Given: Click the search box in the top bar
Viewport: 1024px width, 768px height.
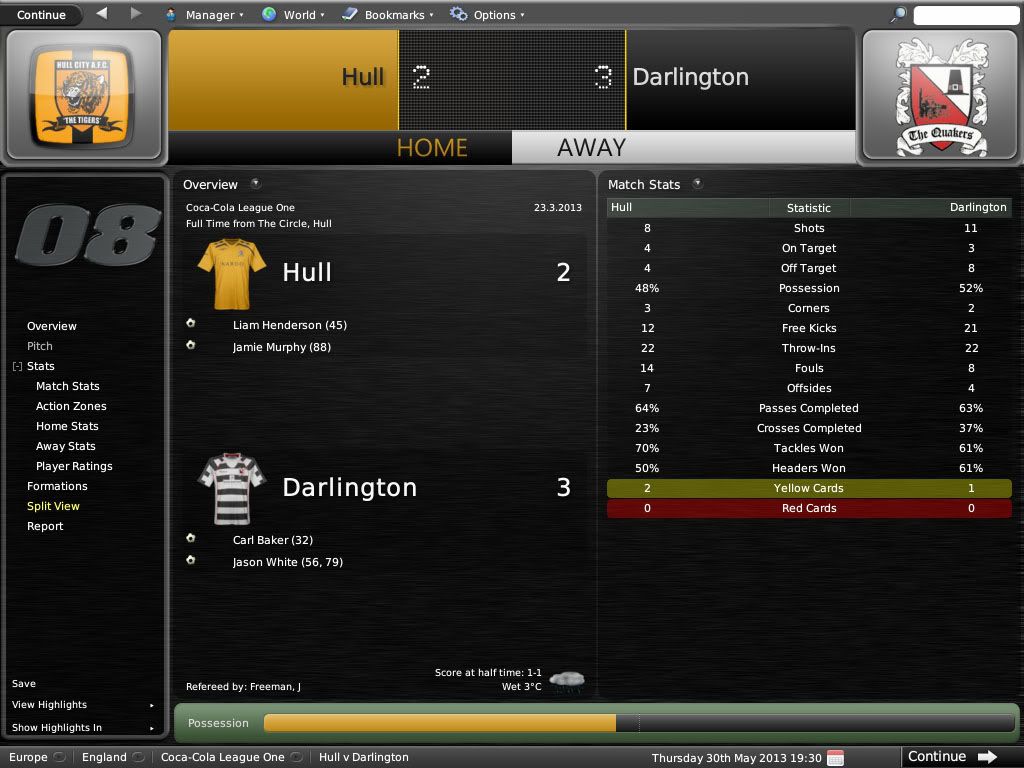Looking at the screenshot, I should [966, 15].
